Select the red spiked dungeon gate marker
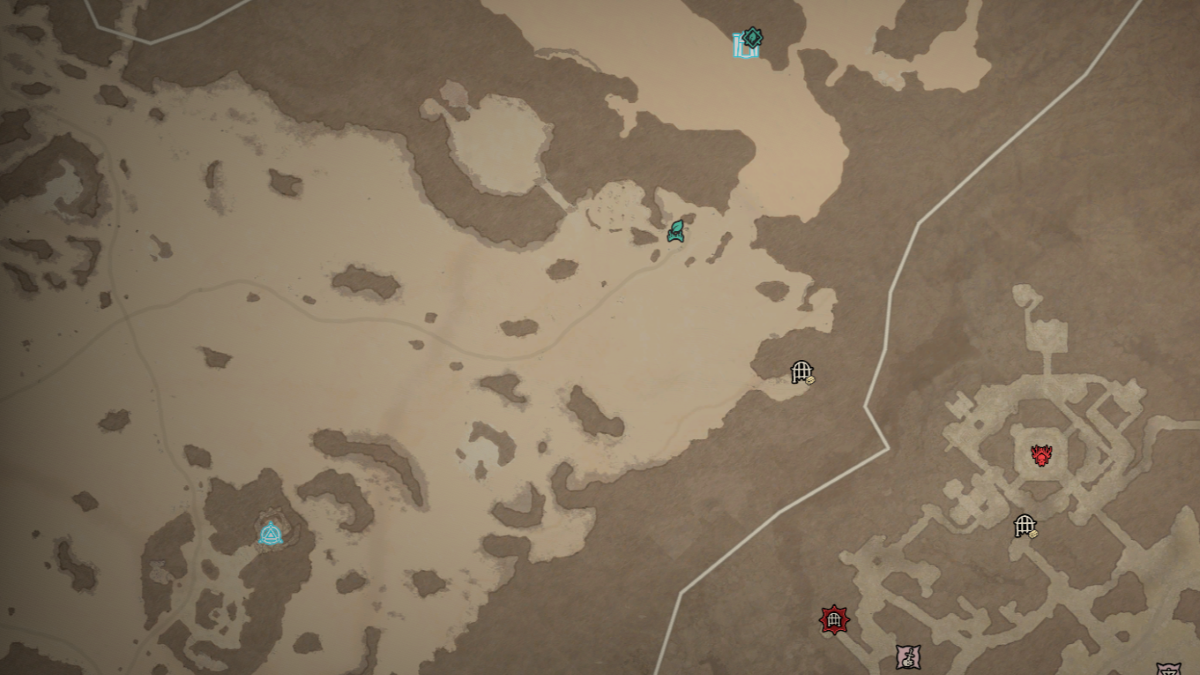The image size is (1200, 675). point(833,620)
